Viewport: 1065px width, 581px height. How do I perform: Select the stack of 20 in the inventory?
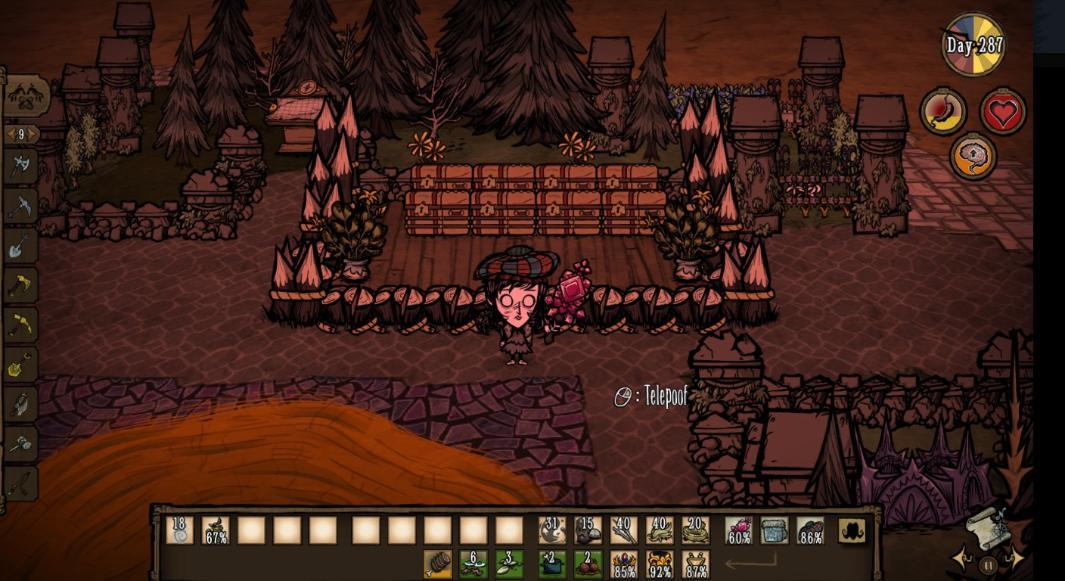click(696, 530)
